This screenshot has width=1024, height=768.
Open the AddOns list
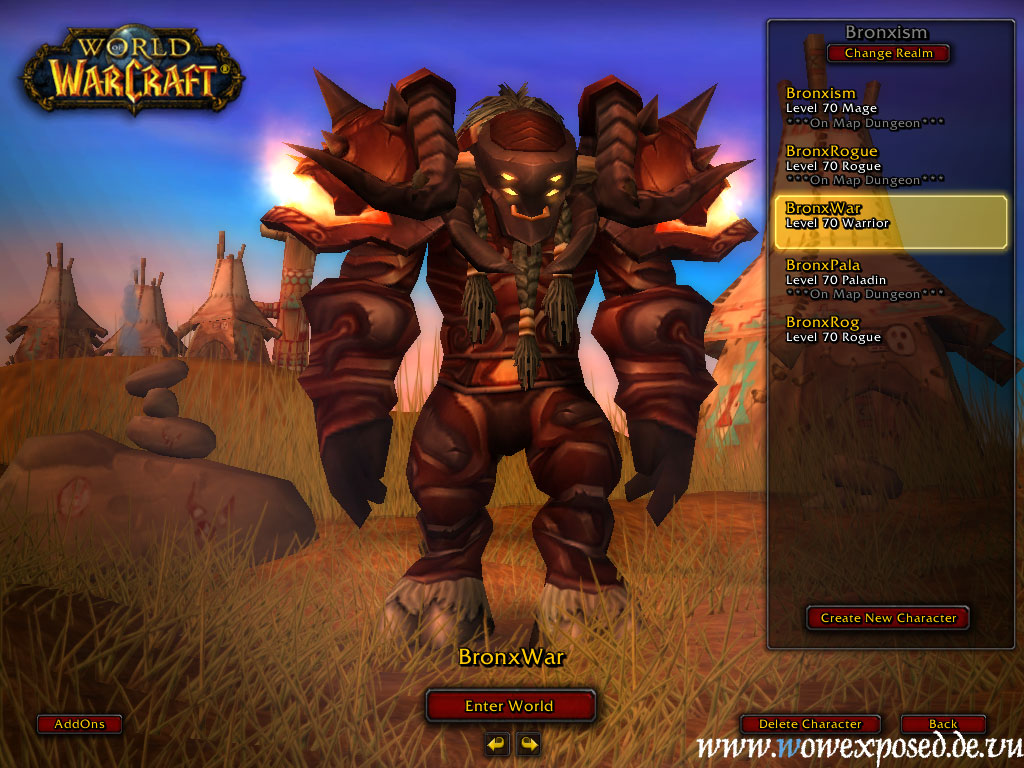(x=79, y=724)
